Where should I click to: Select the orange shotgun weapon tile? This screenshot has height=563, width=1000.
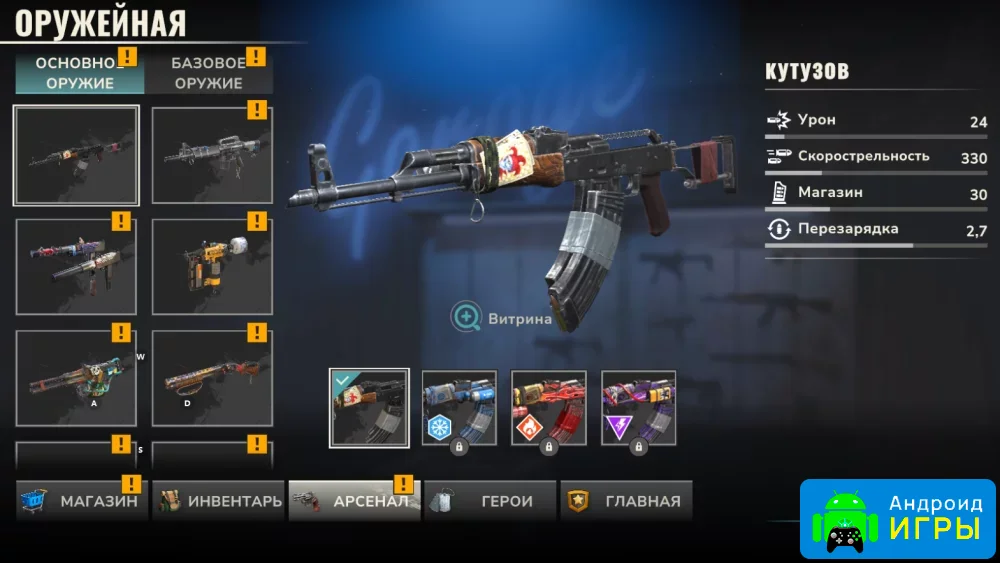[x=211, y=378]
